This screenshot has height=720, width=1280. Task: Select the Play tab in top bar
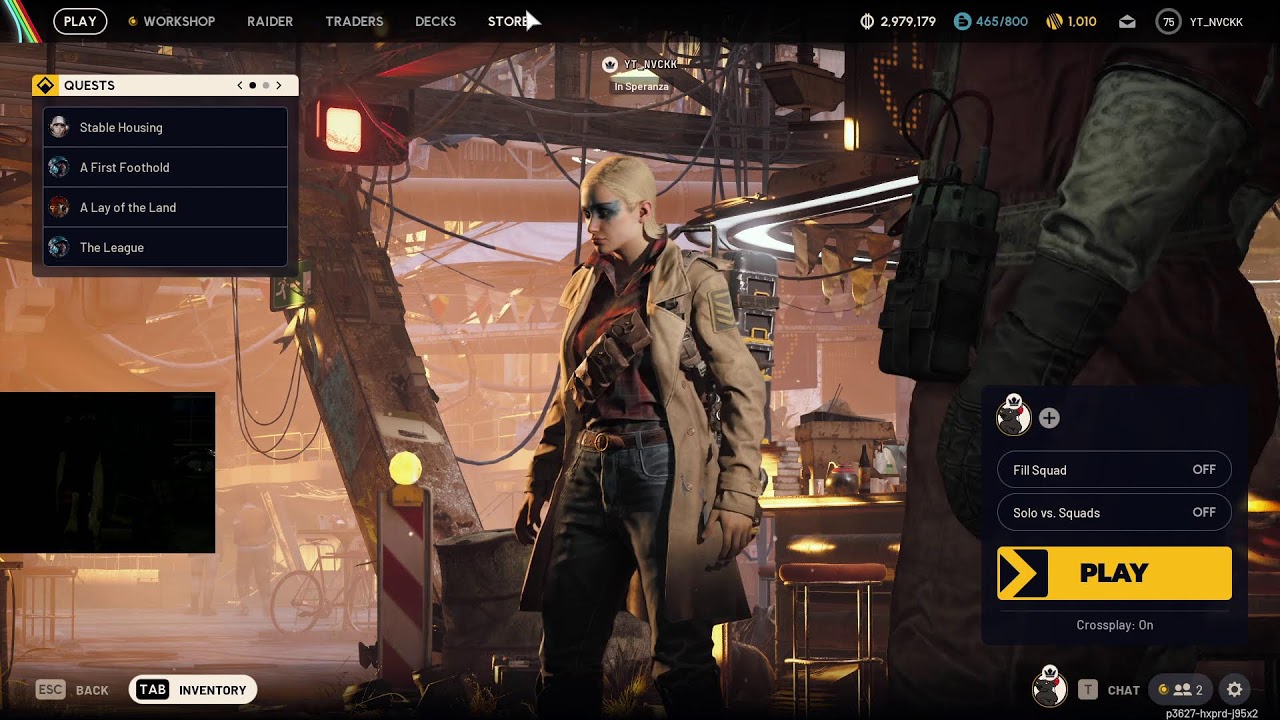tap(80, 21)
